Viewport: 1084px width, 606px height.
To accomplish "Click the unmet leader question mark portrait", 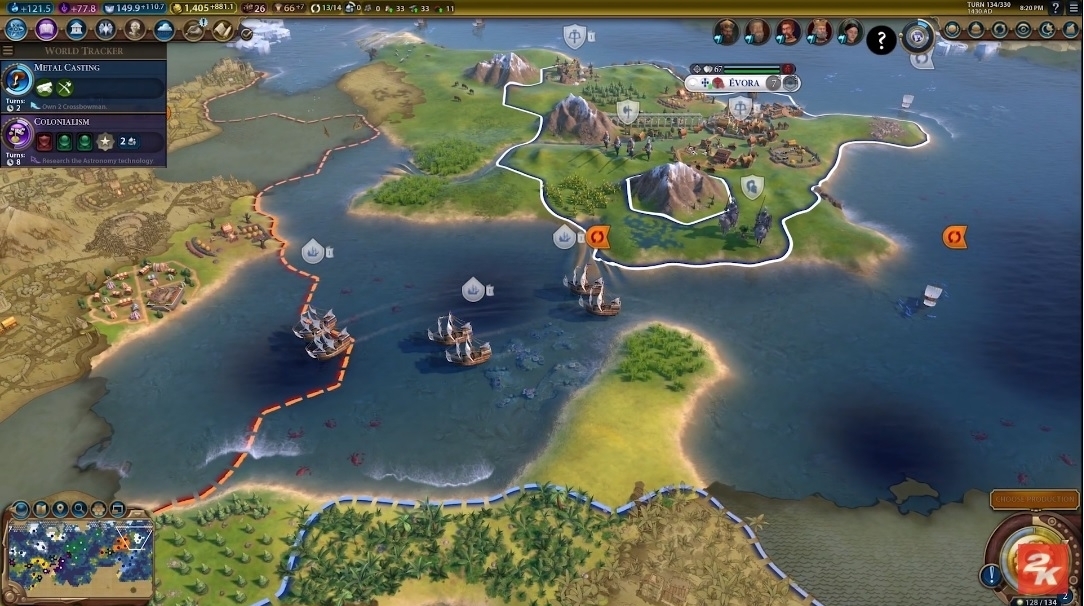I will [880, 40].
